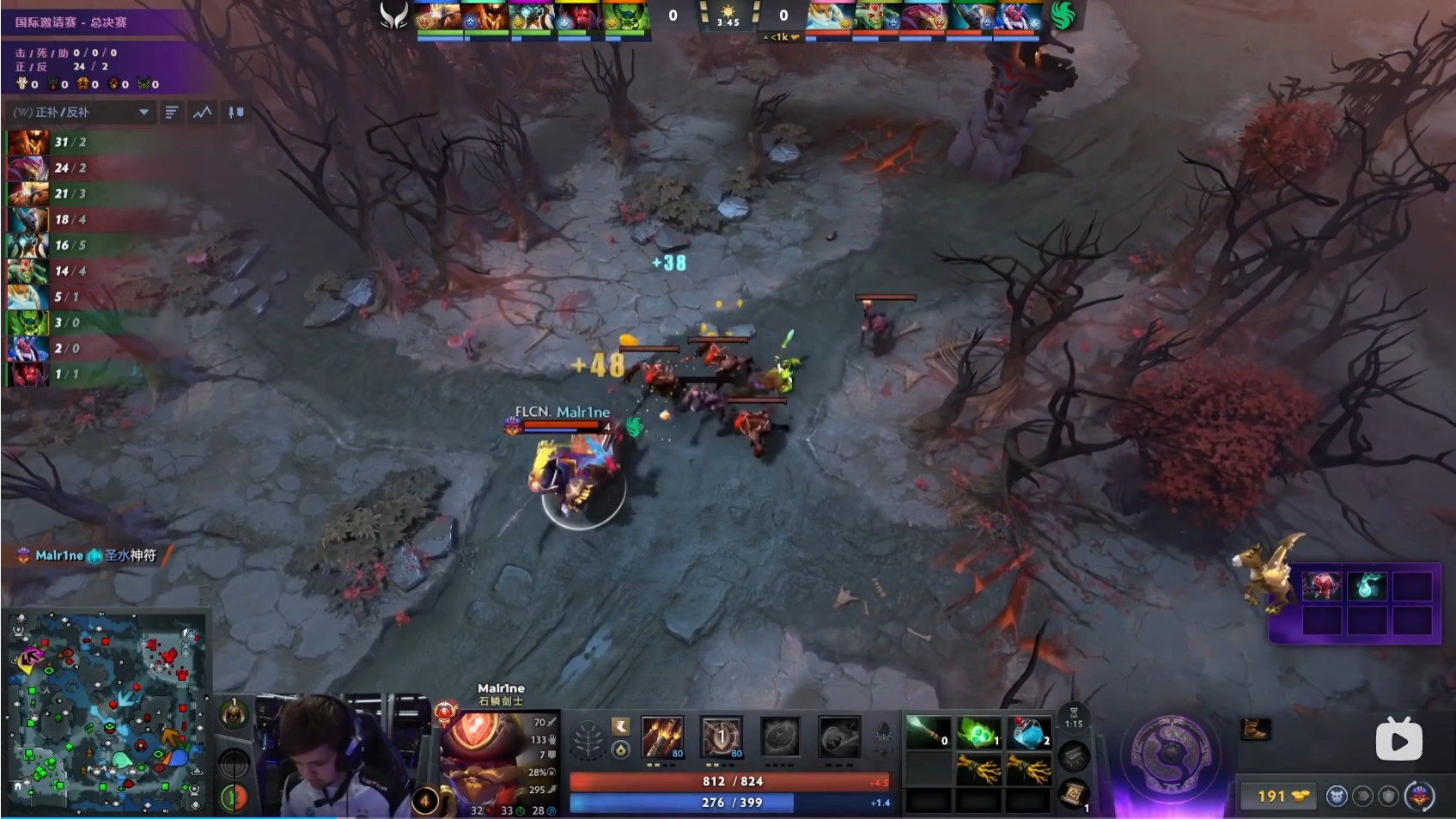Click the courier hero portrait button
1456x819 pixels.
click(1421, 797)
